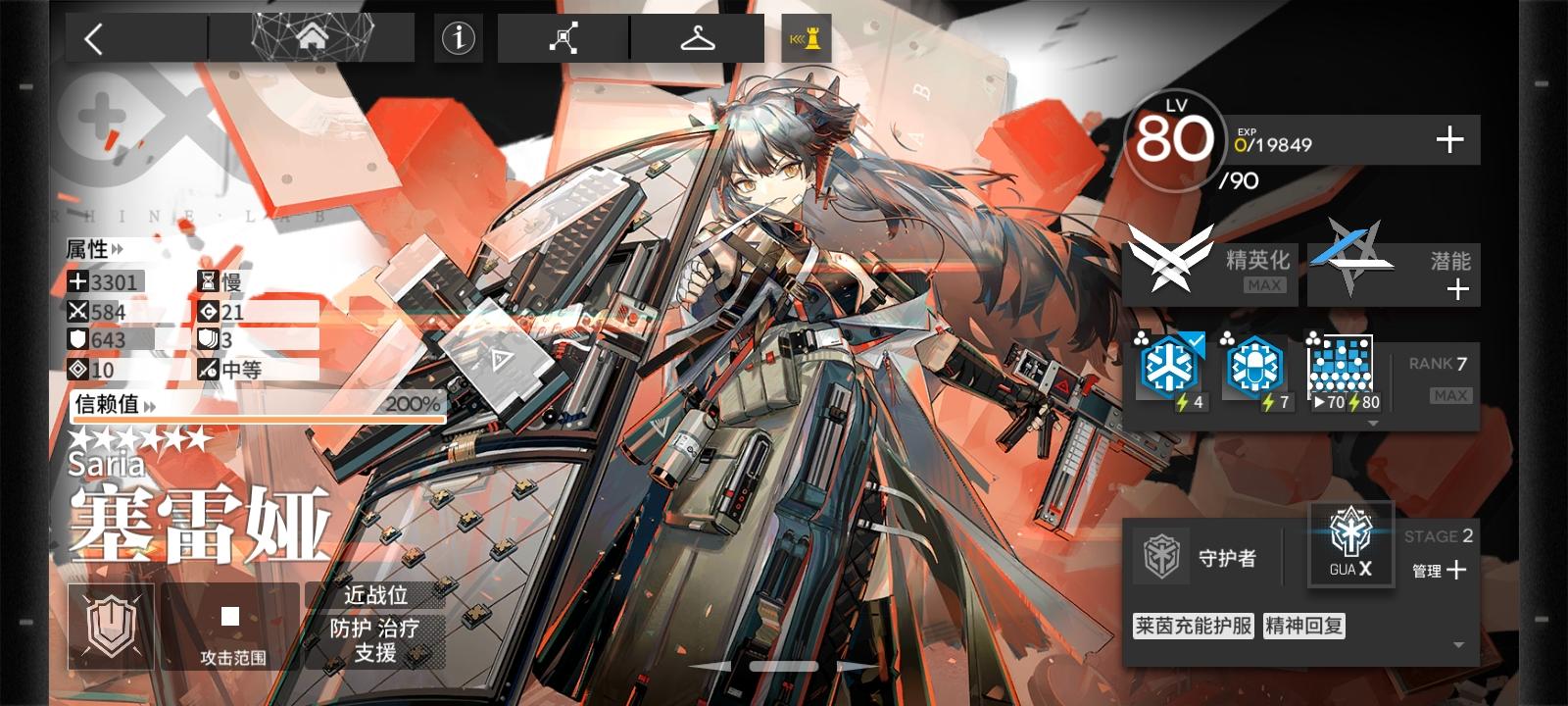Open the home icon in top bar
The width and height of the screenshot is (1568, 706).
coord(314,36)
